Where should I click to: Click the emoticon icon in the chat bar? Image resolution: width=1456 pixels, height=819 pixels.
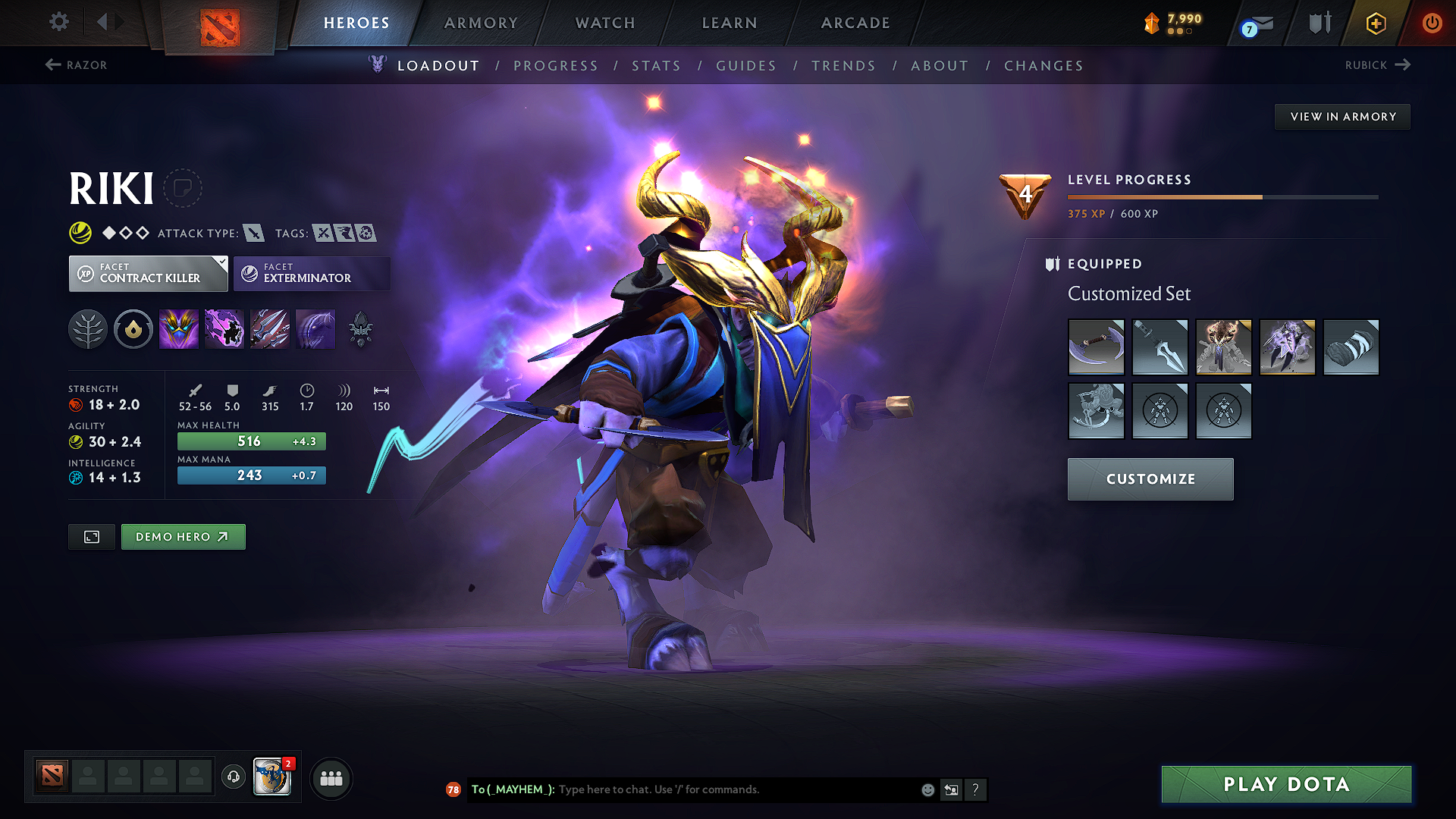point(927,789)
